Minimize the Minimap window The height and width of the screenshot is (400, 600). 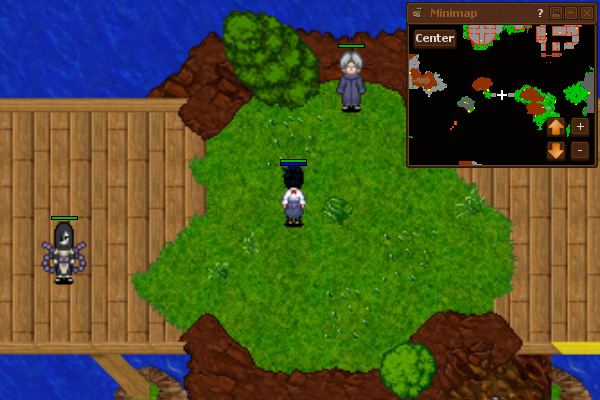571,13
